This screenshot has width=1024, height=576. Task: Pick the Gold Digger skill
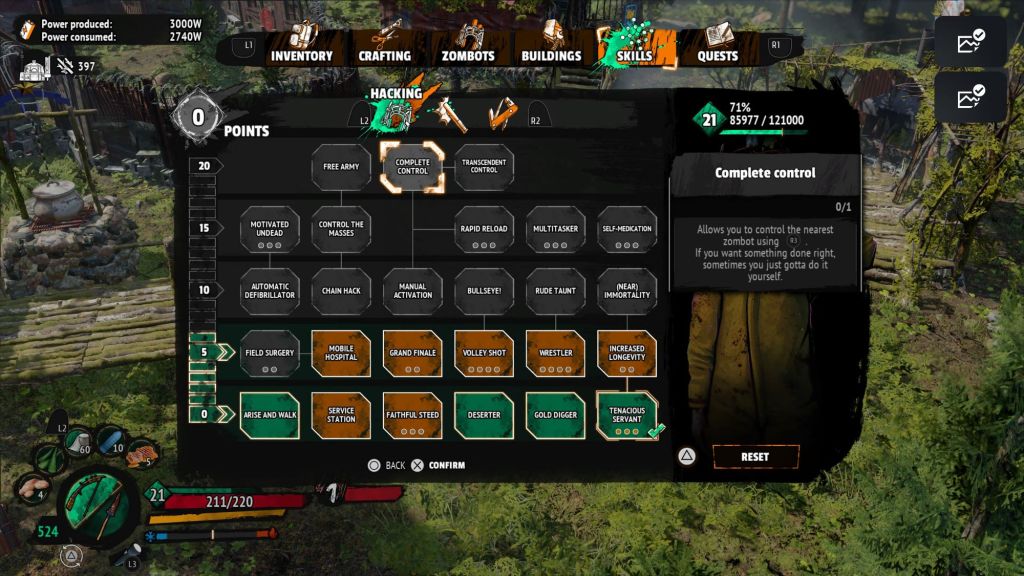point(555,415)
